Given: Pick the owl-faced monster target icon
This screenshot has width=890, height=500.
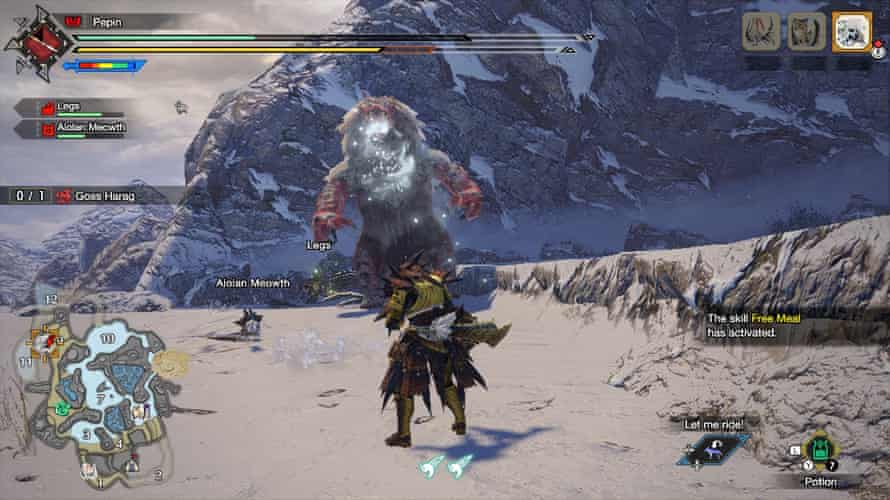Looking at the screenshot, I should 806,32.
